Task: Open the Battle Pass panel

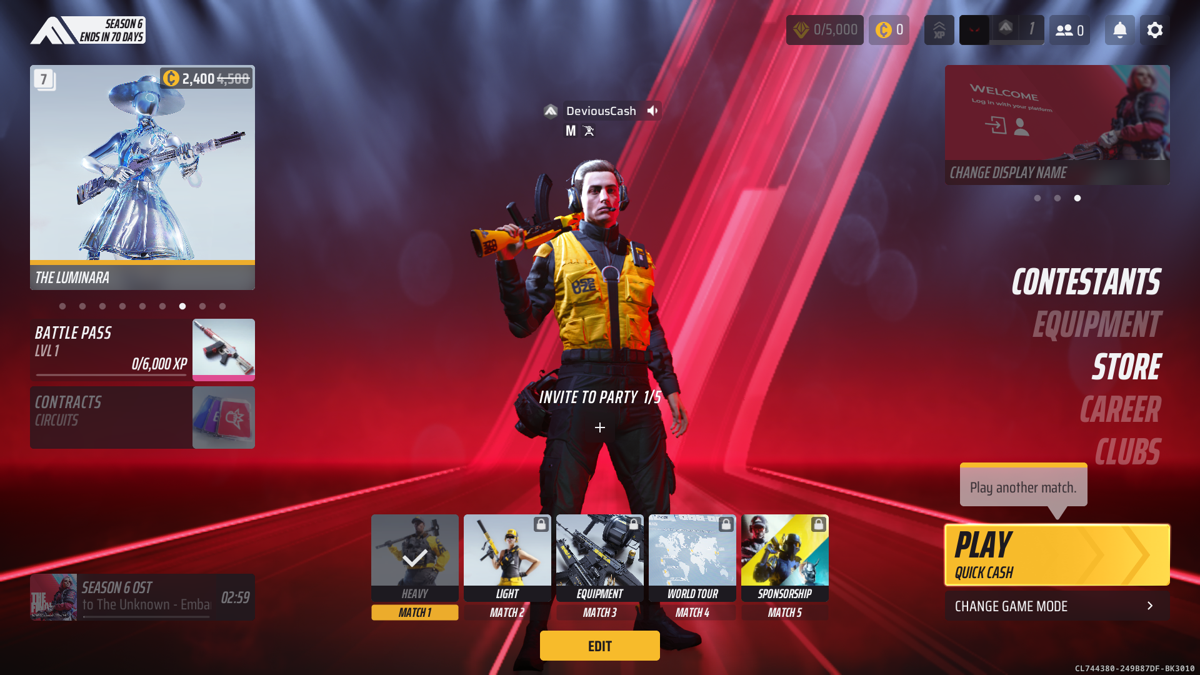Action: coord(142,349)
